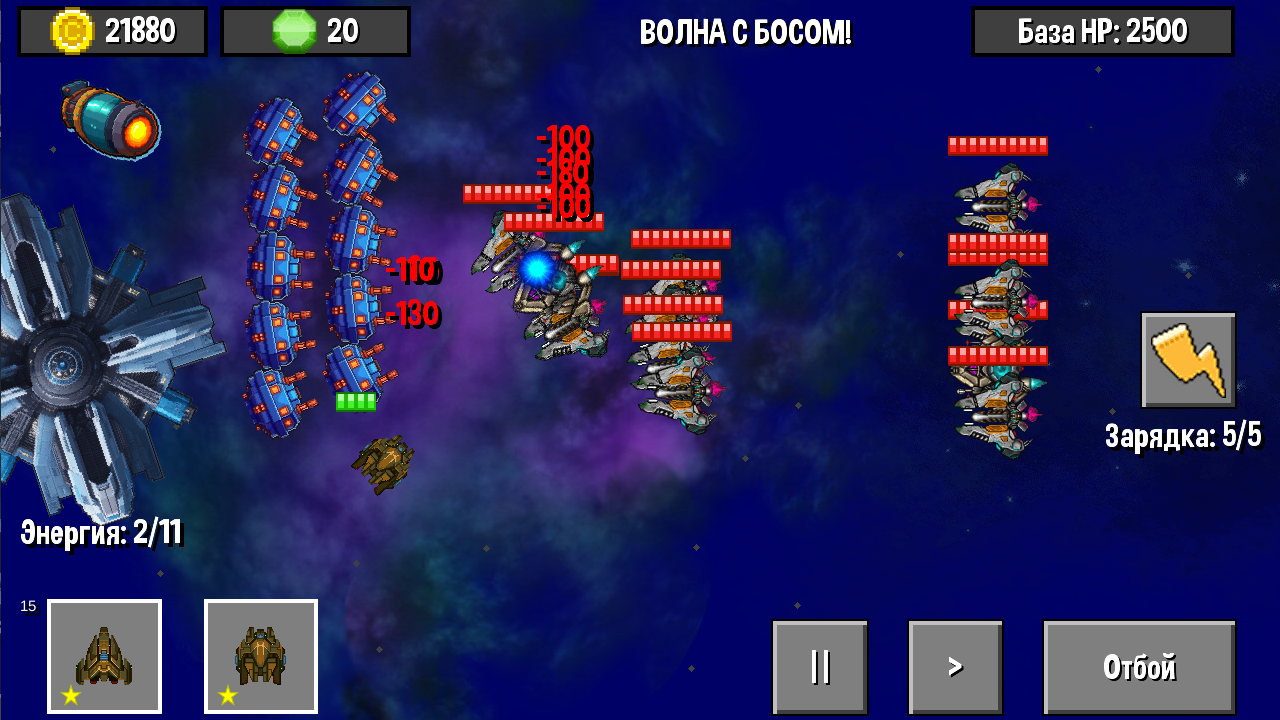Click the lightning bolt inside the Зарядка panel

coord(1188,361)
